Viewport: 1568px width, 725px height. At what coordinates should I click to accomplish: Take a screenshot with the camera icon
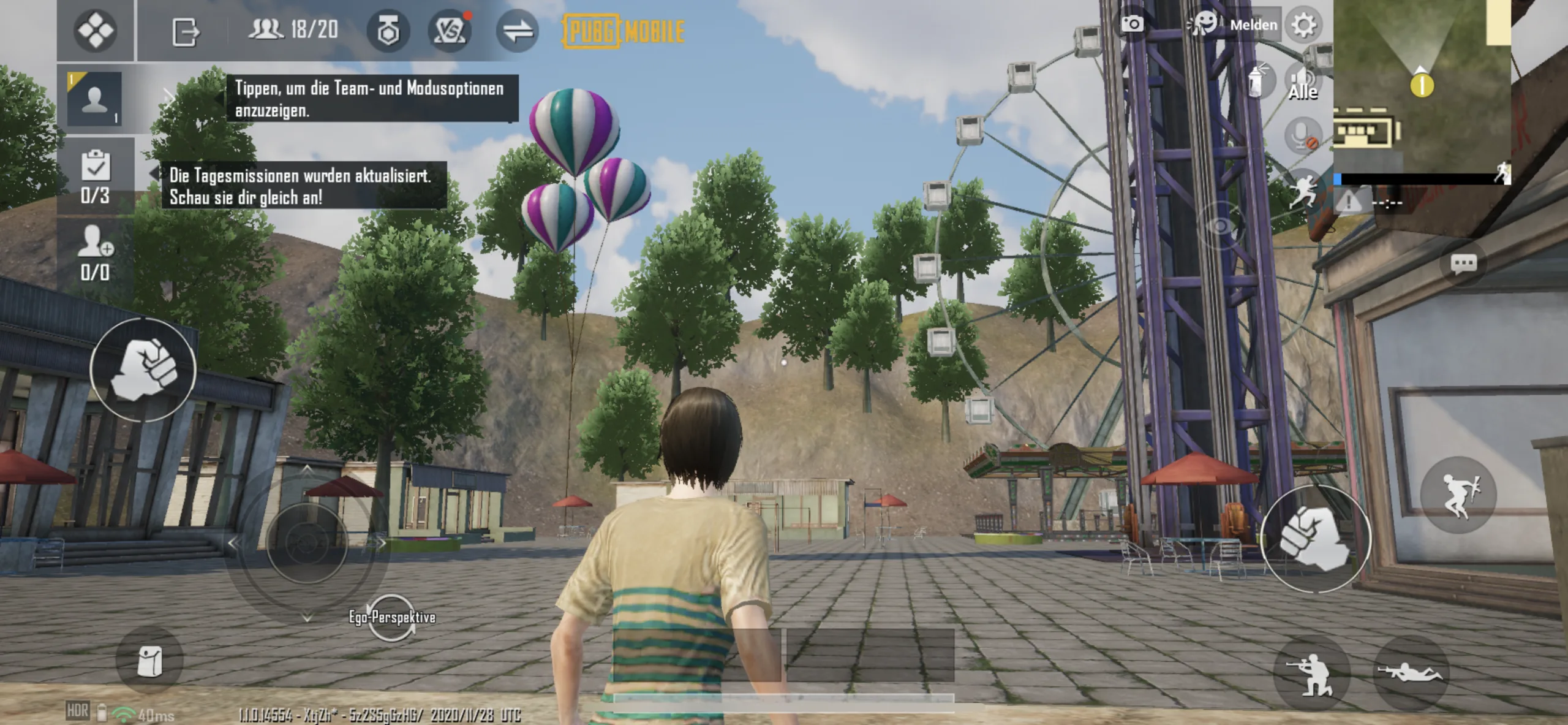1132,25
